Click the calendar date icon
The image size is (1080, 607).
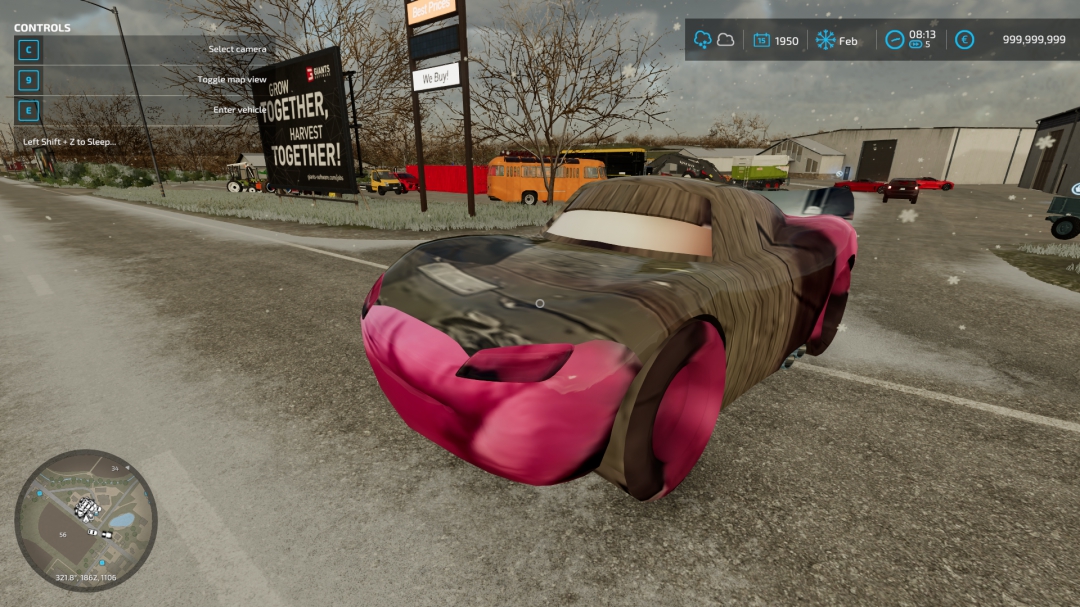click(x=761, y=40)
